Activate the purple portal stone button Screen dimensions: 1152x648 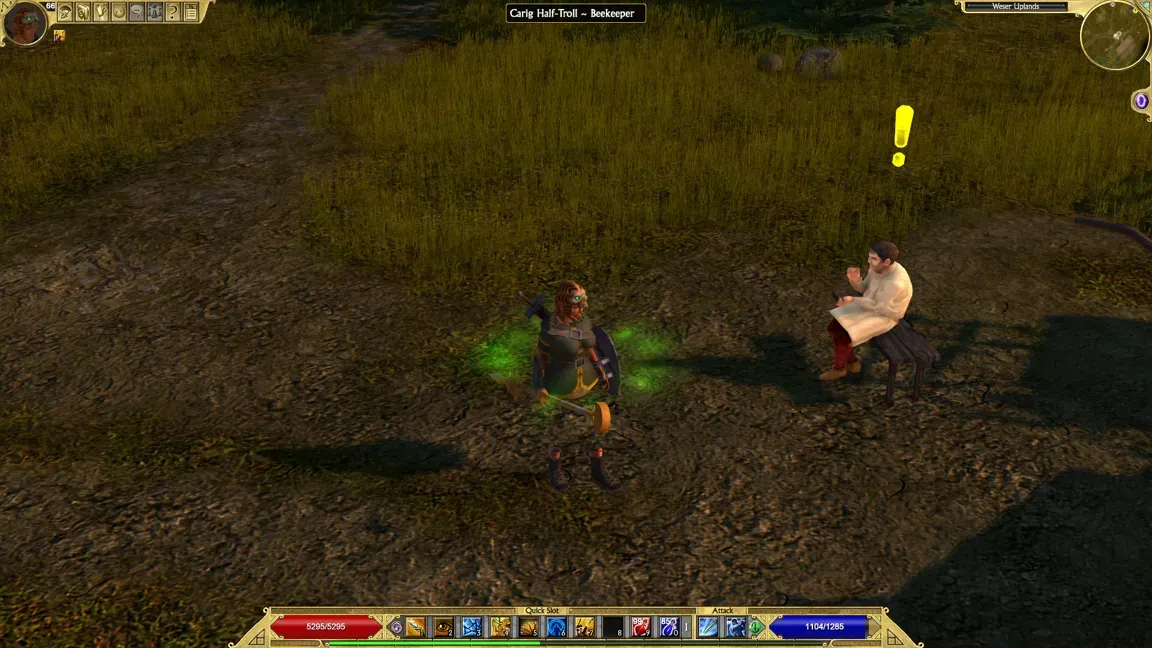click(1140, 101)
